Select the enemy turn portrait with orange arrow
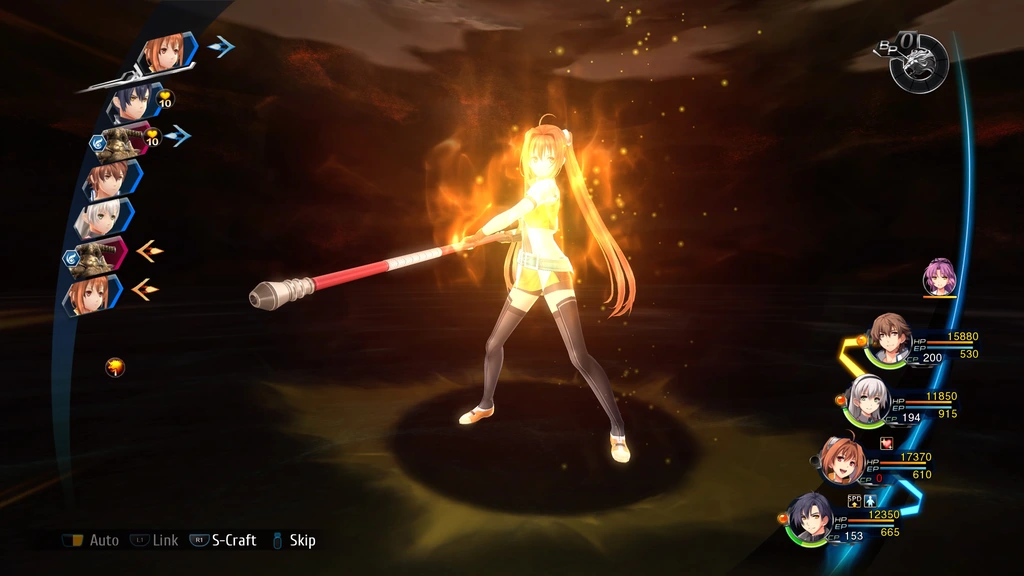Viewport: 1024px width, 576px height. pyautogui.click(x=100, y=255)
